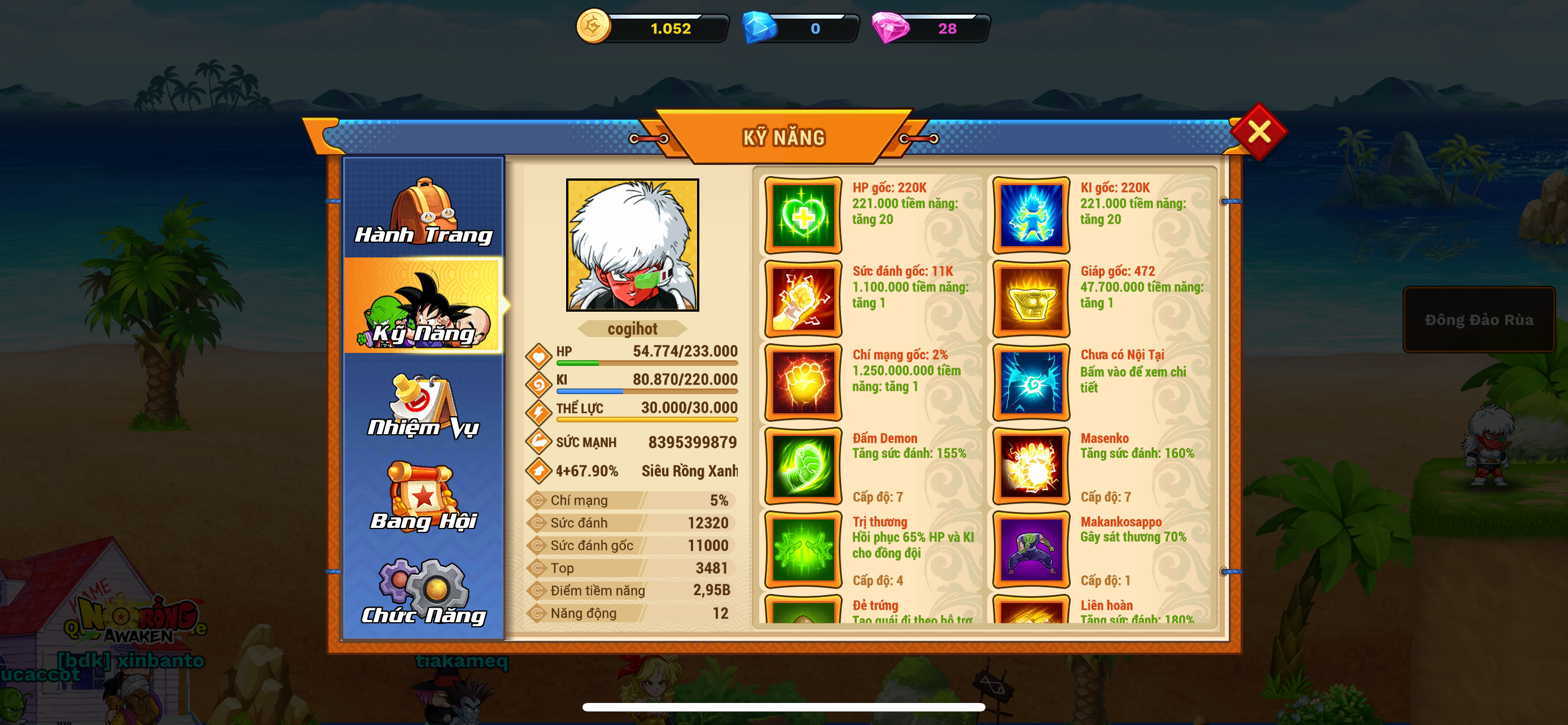This screenshot has width=1568, height=725.
Task: Pick the Makankosappo skill icon
Action: [1031, 549]
